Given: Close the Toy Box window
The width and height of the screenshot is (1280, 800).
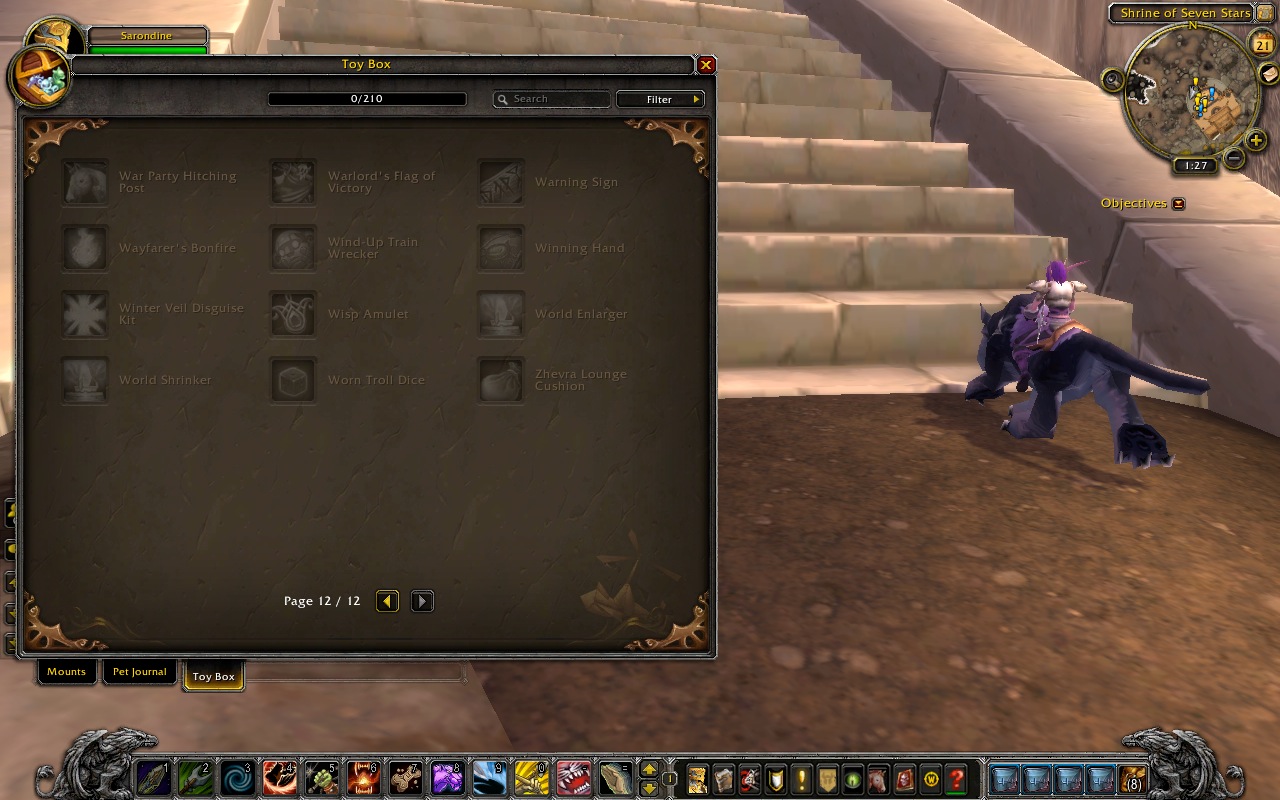Looking at the screenshot, I should click(706, 65).
